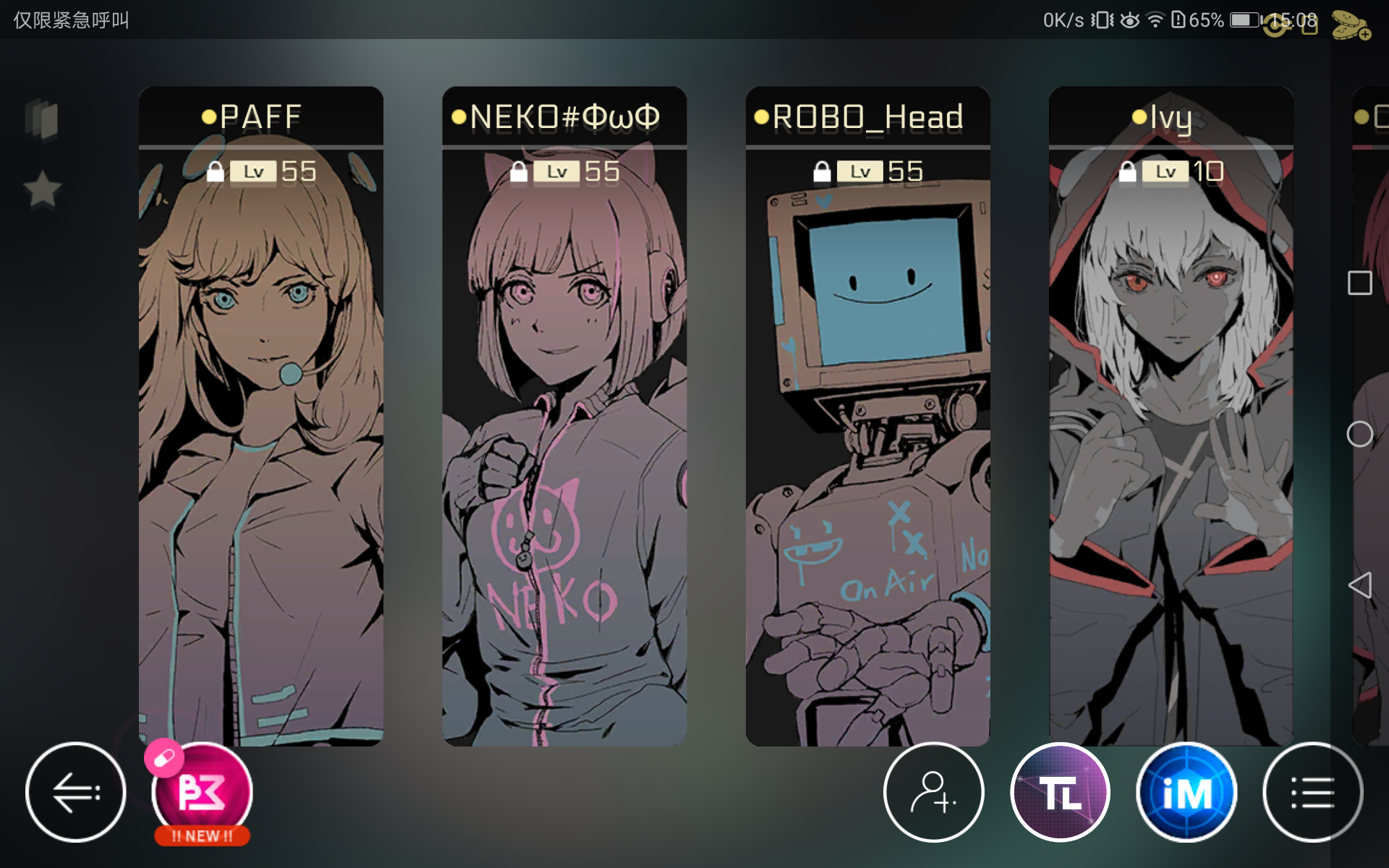This screenshot has width=1389, height=868.
Task: Select the PAFF character name header
Action: 260,116
